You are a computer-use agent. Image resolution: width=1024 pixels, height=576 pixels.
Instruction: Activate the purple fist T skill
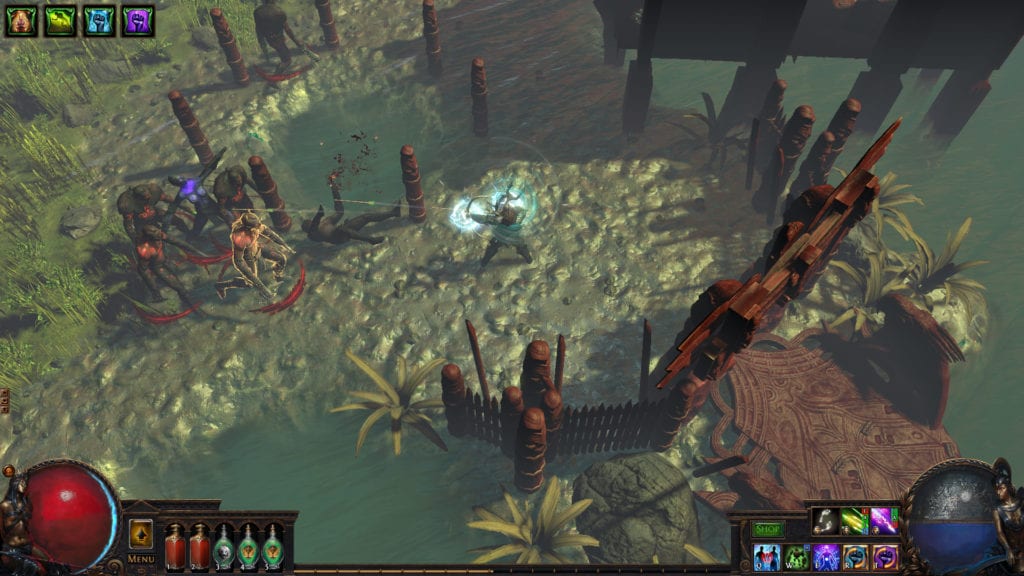(884, 557)
